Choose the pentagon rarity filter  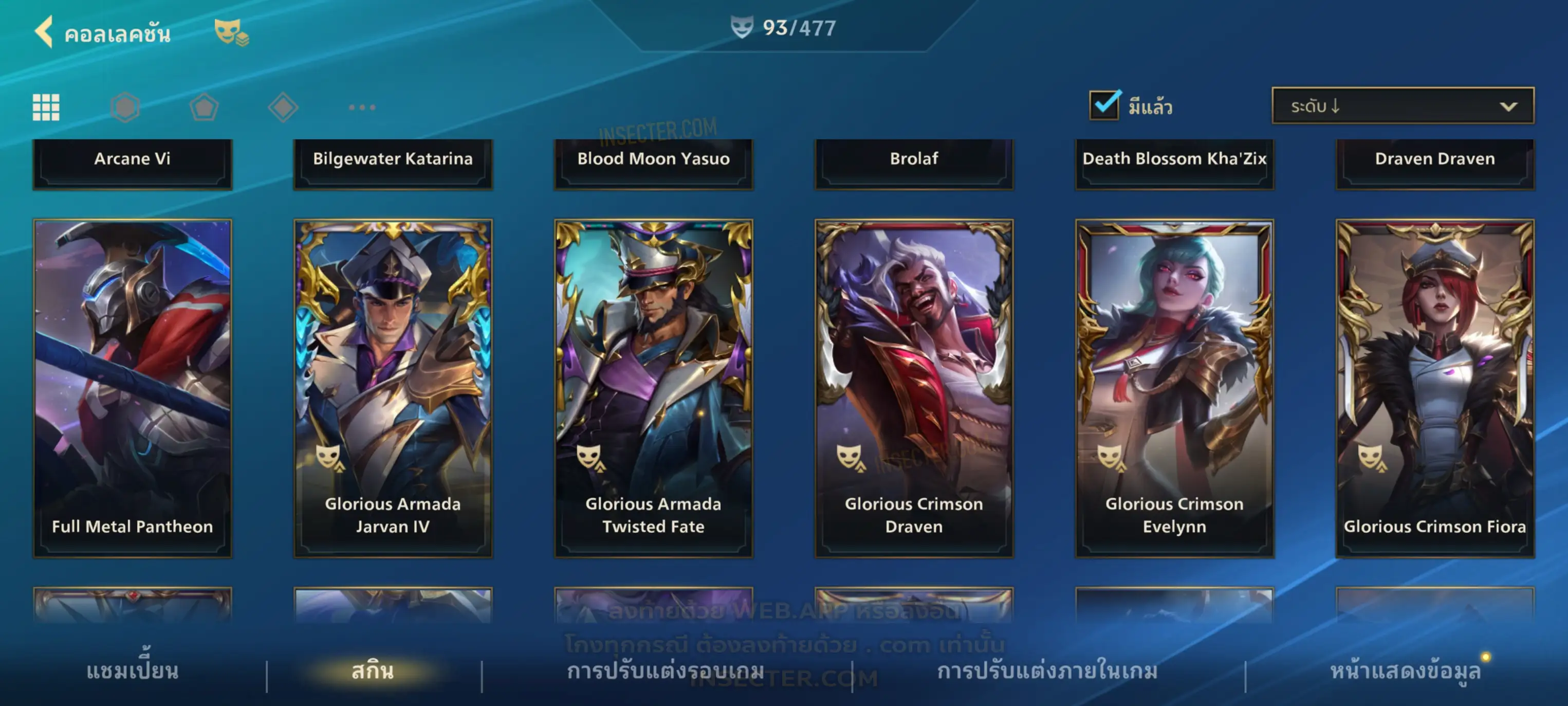click(x=204, y=107)
